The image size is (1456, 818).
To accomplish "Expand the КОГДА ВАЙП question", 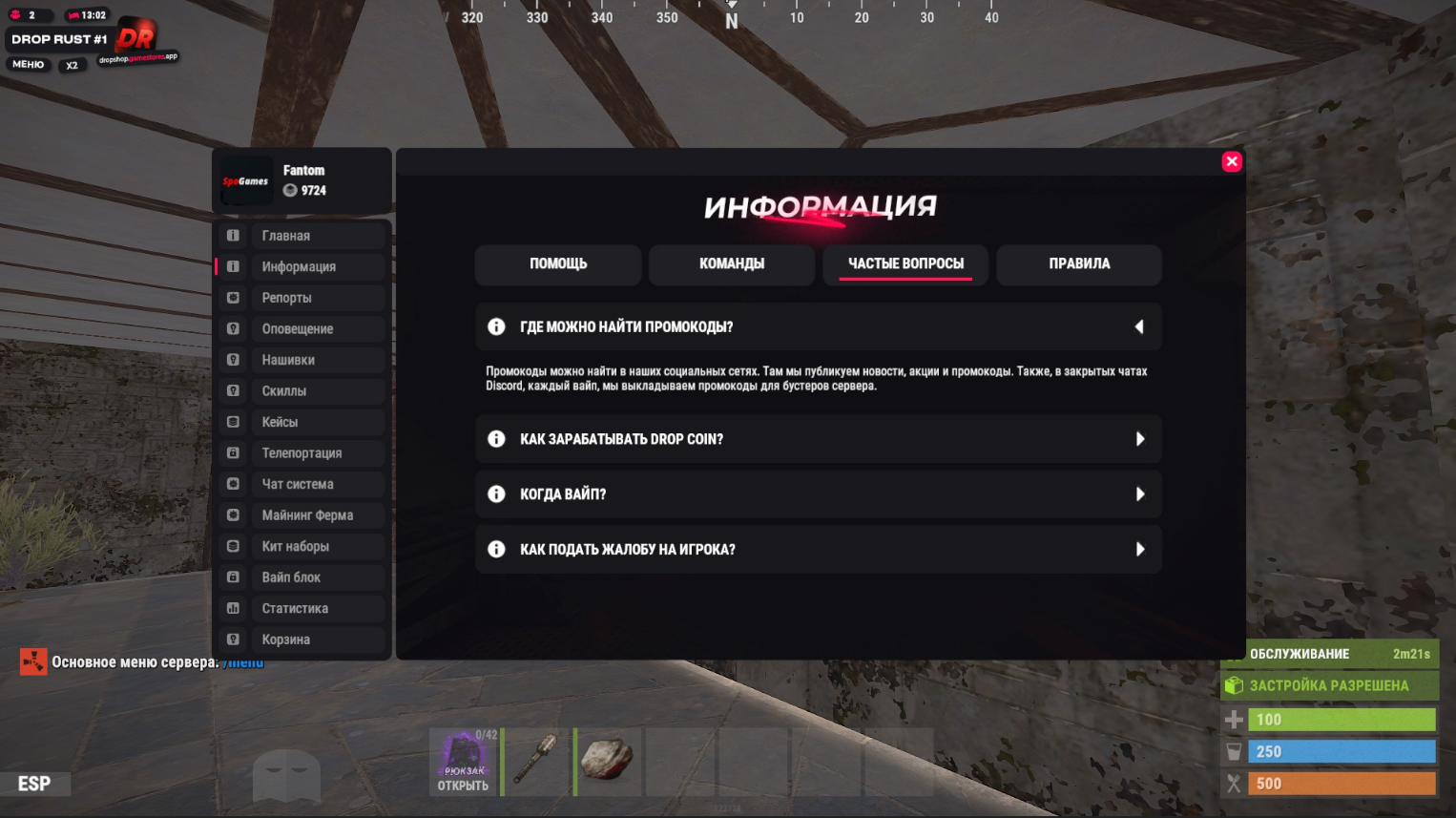I will tap(1139, 494).
